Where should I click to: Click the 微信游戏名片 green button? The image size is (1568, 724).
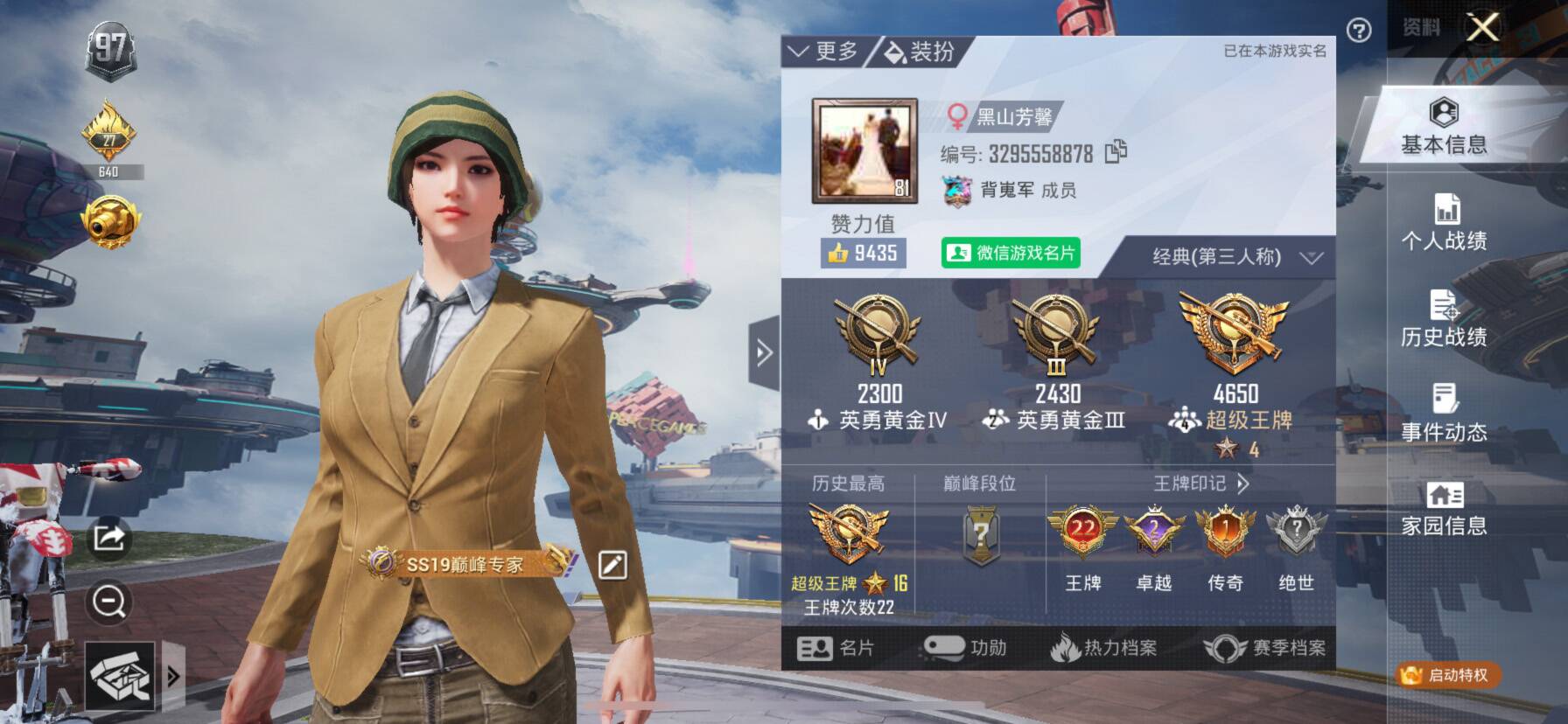1010,255
